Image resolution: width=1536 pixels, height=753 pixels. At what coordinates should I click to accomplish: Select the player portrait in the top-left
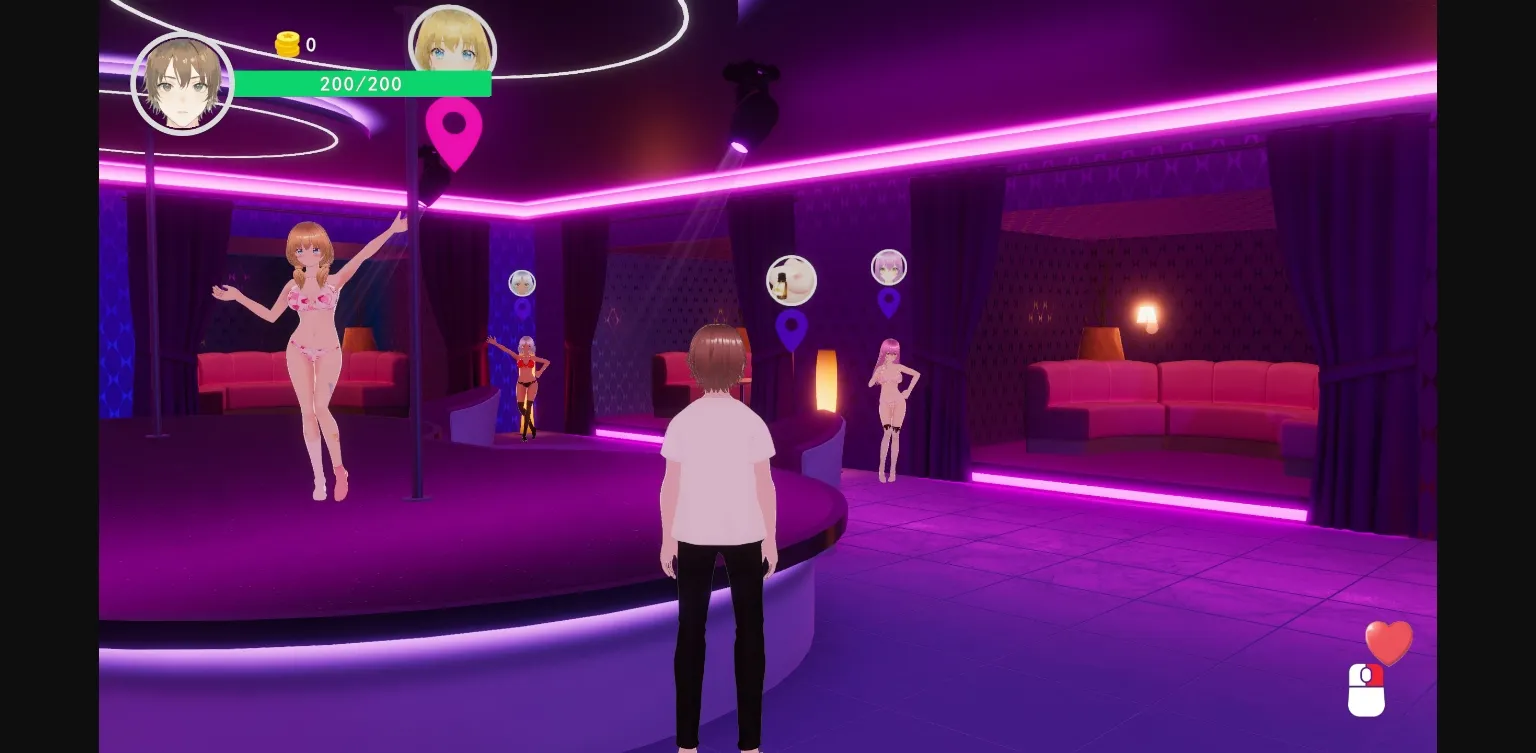(183, 84)
